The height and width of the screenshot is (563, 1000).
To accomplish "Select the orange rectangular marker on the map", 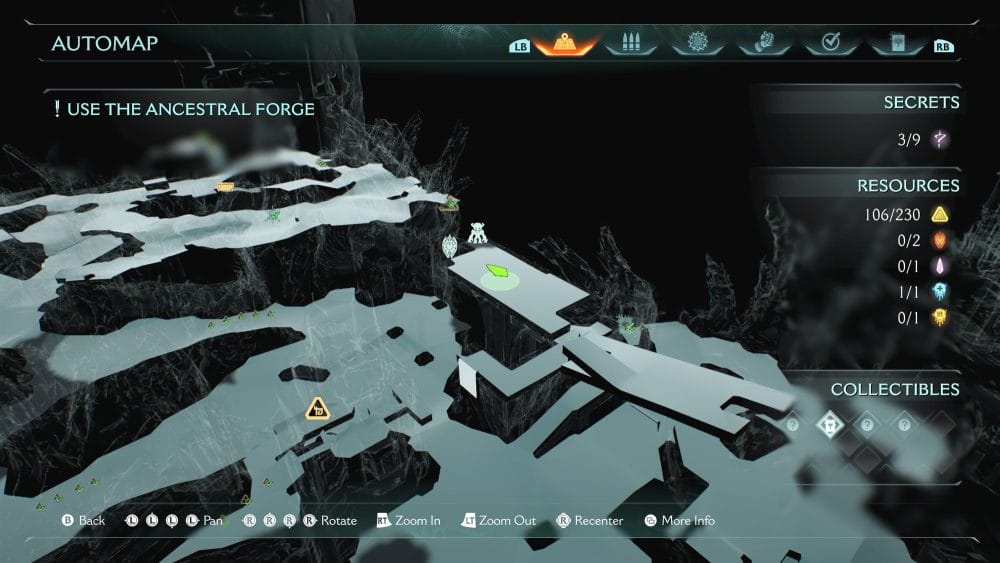I will (225, 187).
